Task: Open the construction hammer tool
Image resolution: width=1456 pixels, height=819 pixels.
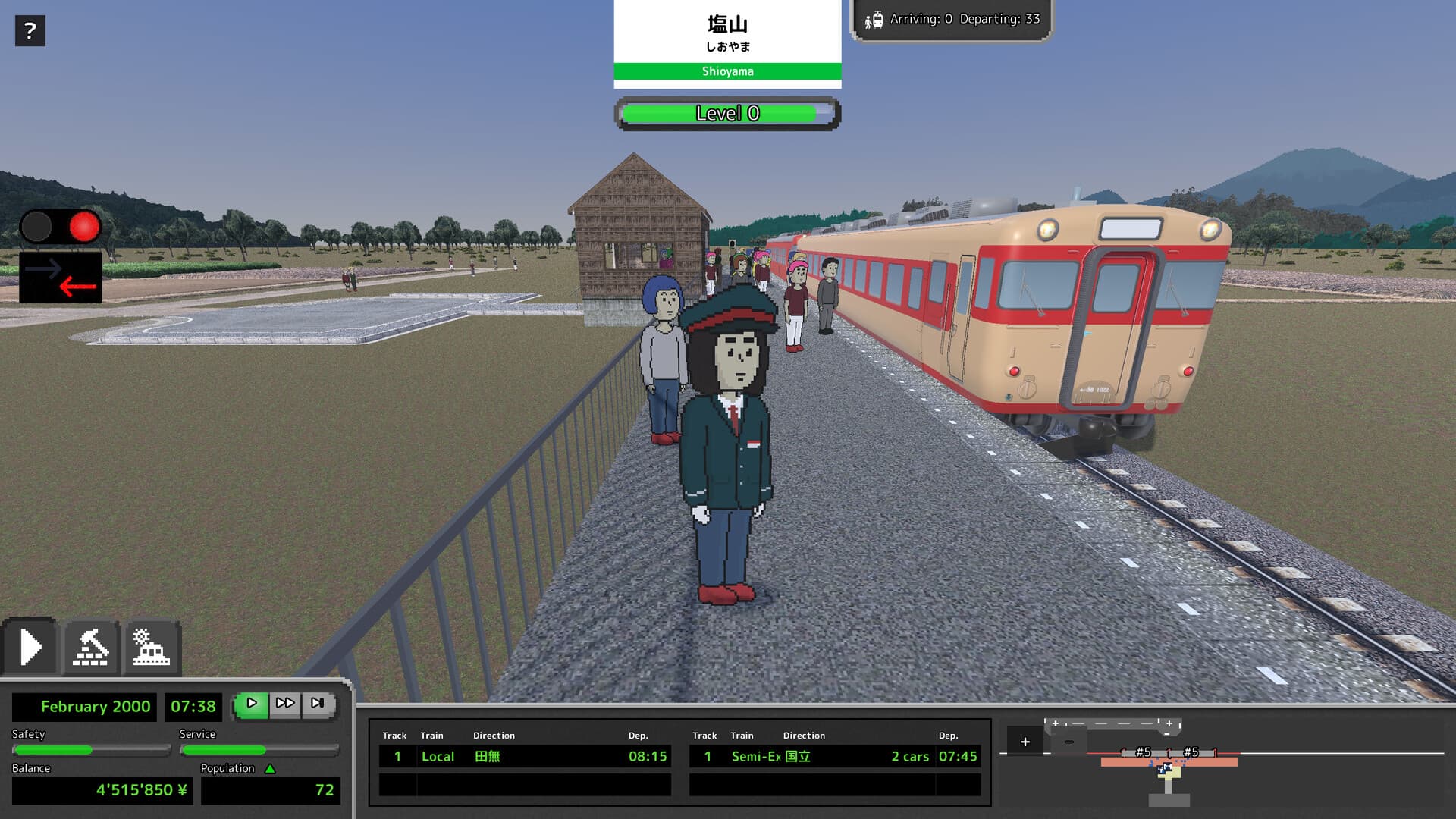Action: [x=91, y=646]
